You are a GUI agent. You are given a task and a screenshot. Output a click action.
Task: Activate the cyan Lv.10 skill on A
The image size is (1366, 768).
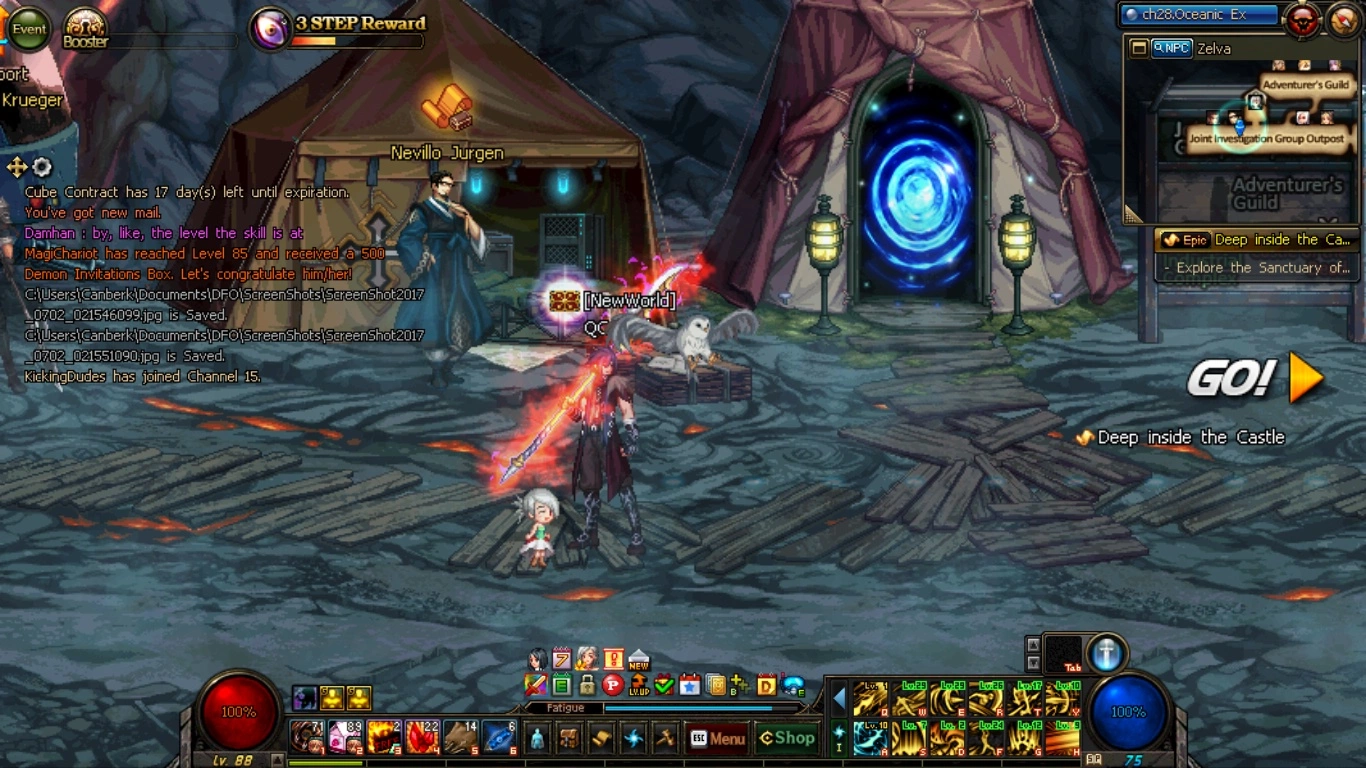(x=870, y=739)
